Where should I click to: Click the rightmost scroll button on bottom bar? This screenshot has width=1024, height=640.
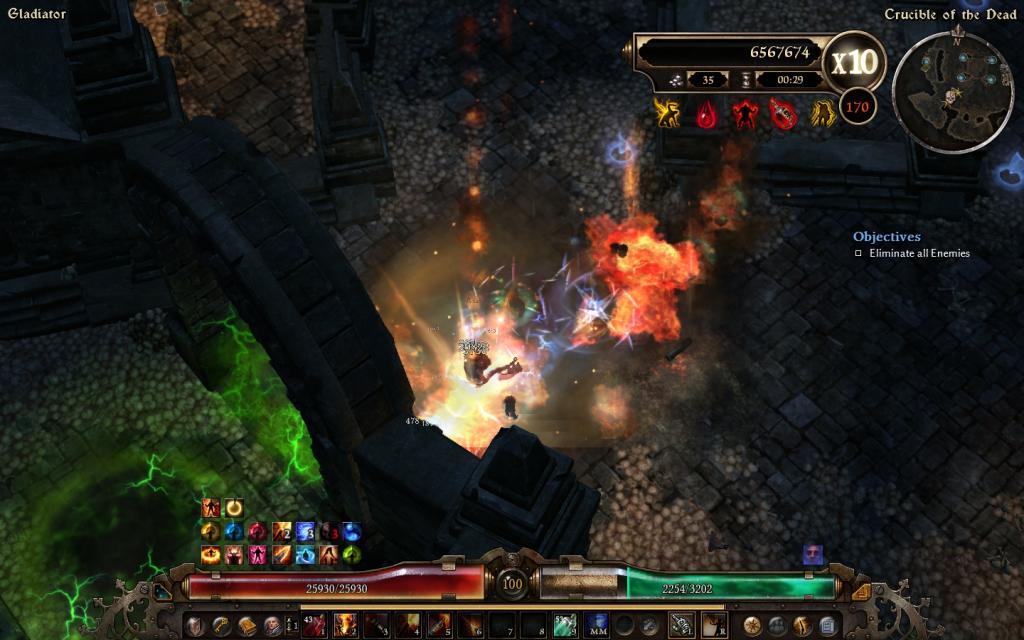[828, 626]
